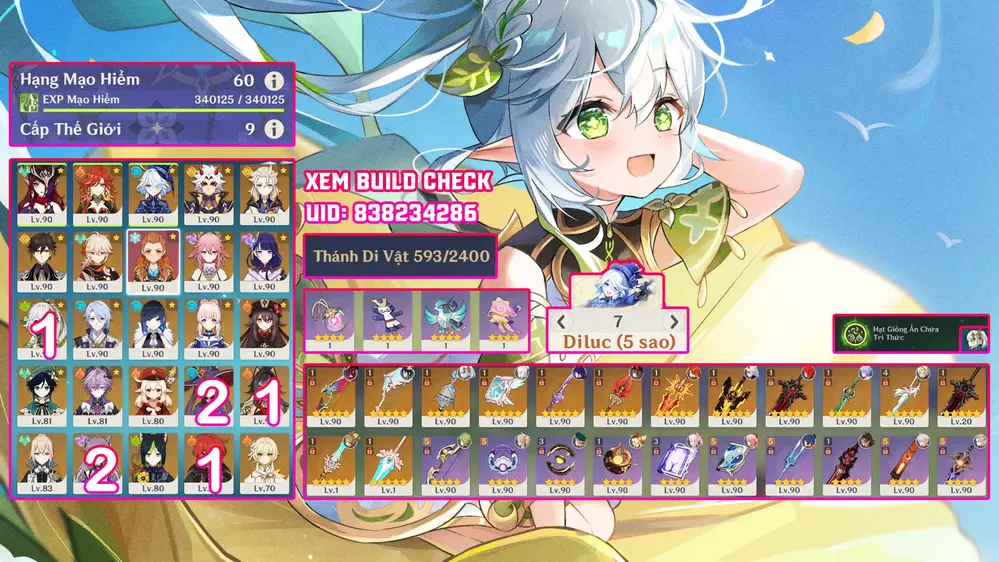Screen dimensions: 999x562
Task: Select the Furina character card
Action: tap(153, 194)
